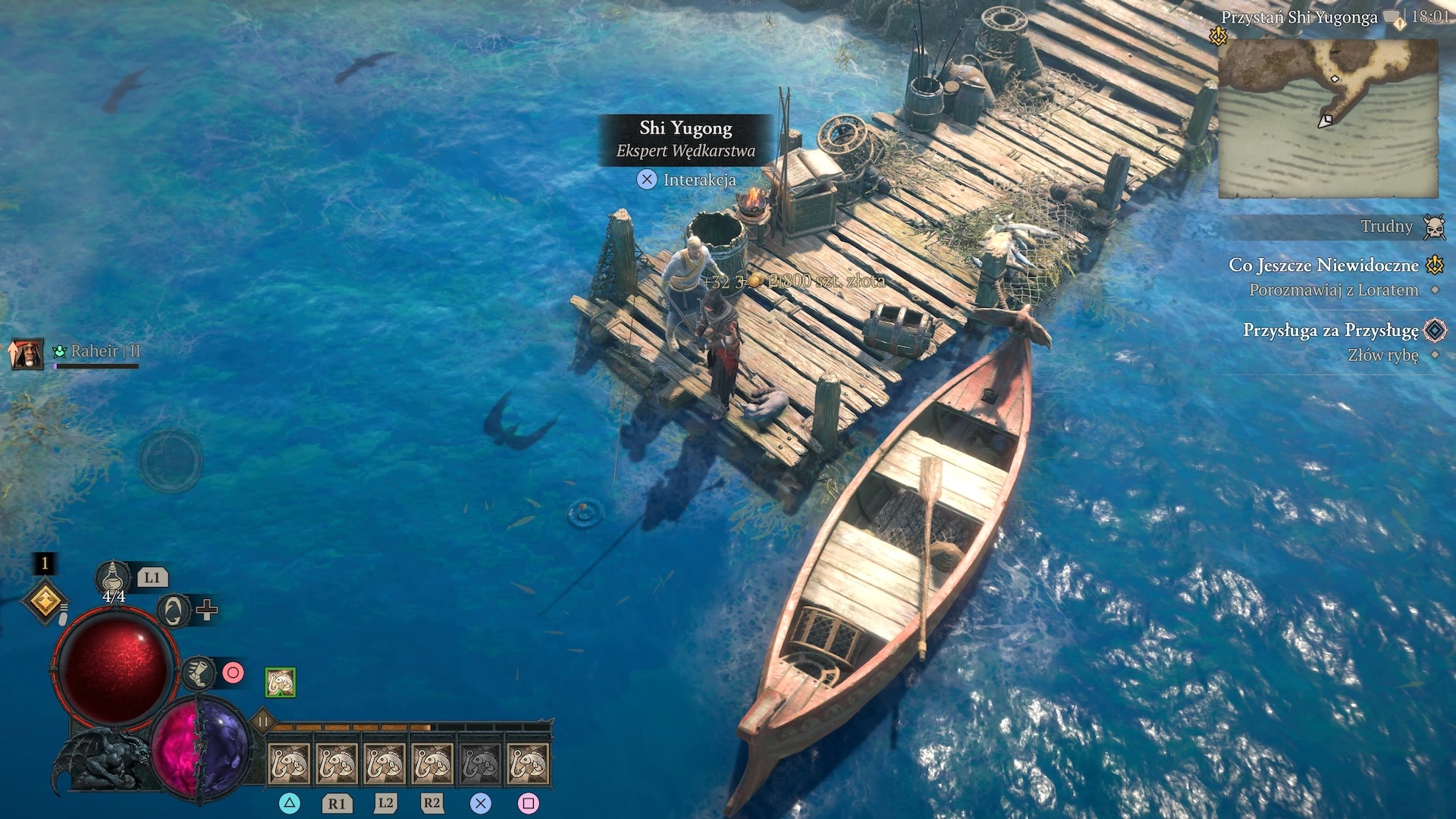
Task: Activate the evade boot ability icon
Action: coord(199,673)
